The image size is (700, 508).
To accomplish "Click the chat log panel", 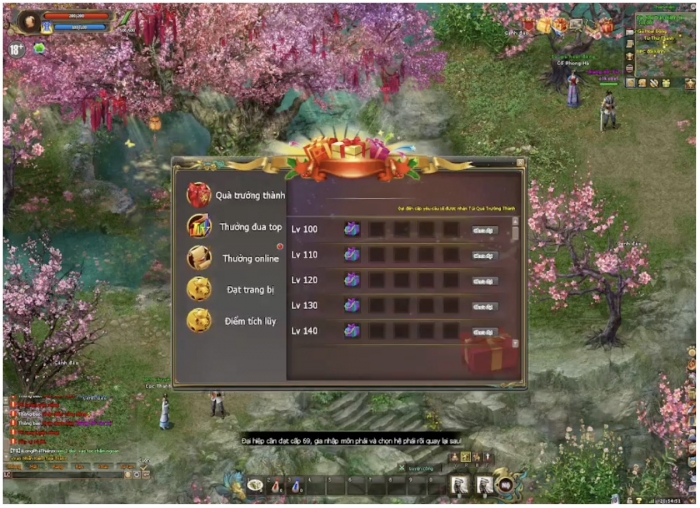I will coord(60,420).
